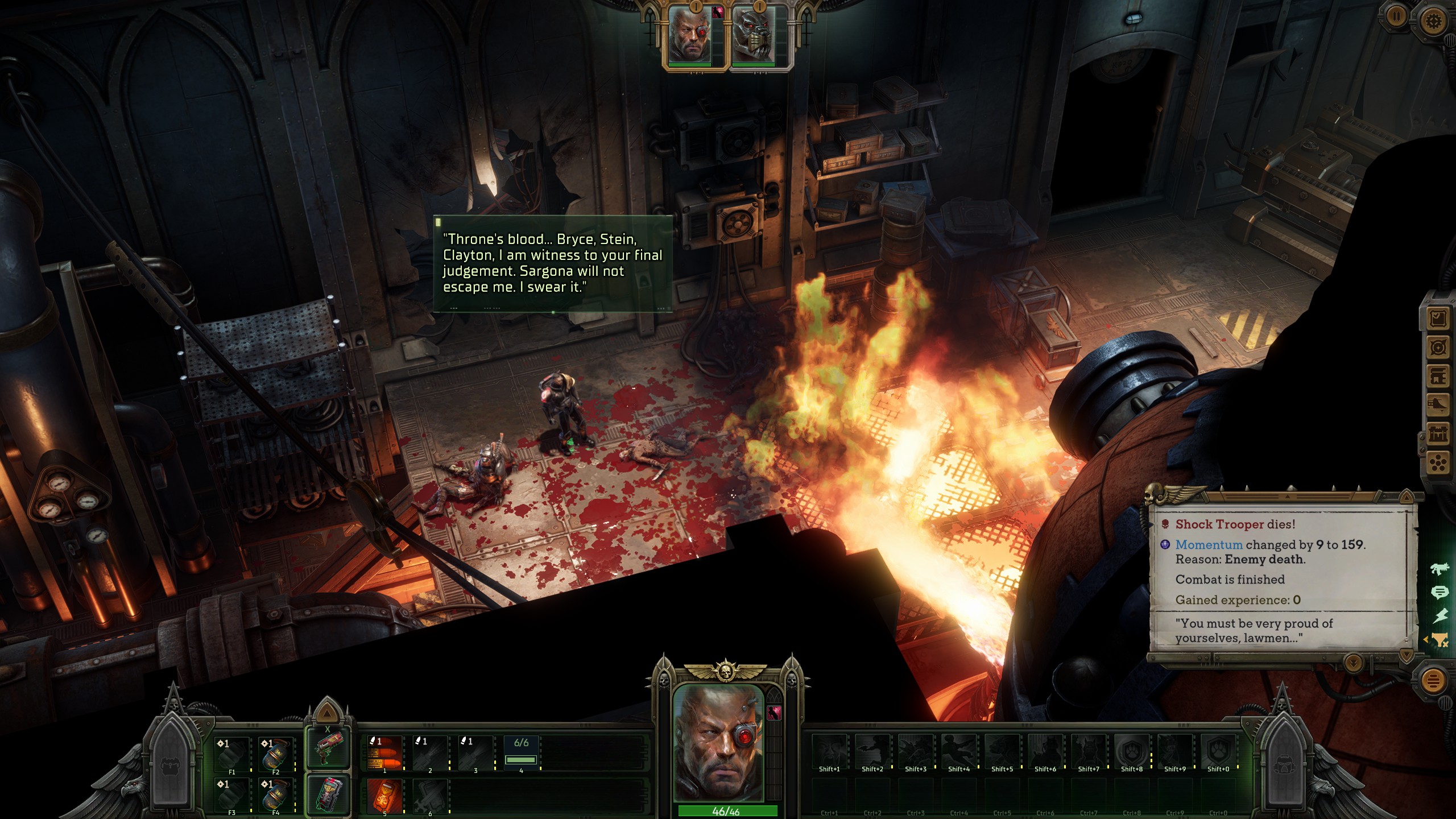Image resolution: width=1456 pixels, height=819 pixels.
Task: Select the cyber-mastiff party portrait at top
Action: click(756, 35)
